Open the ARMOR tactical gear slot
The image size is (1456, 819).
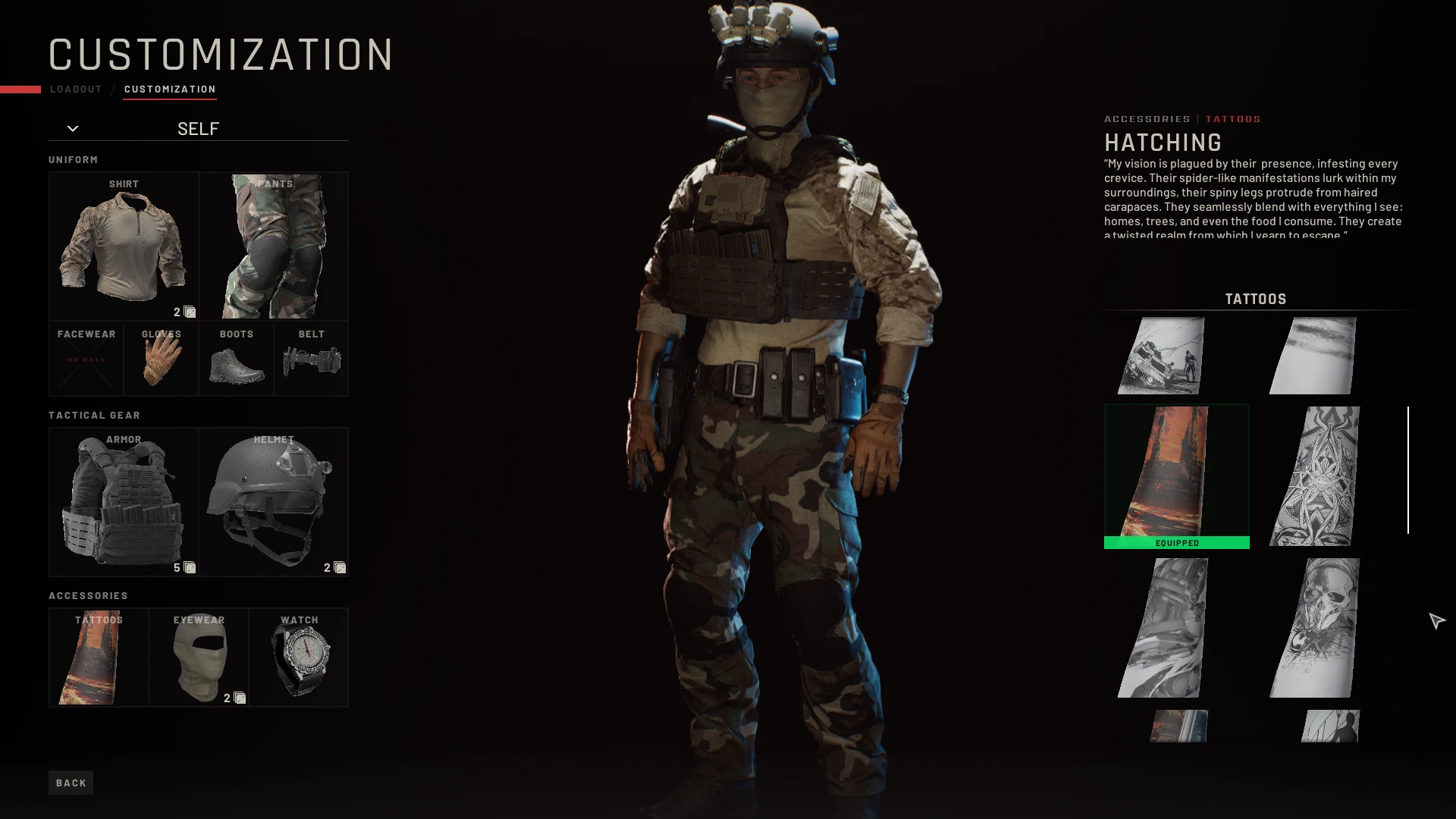pos(124,500)
